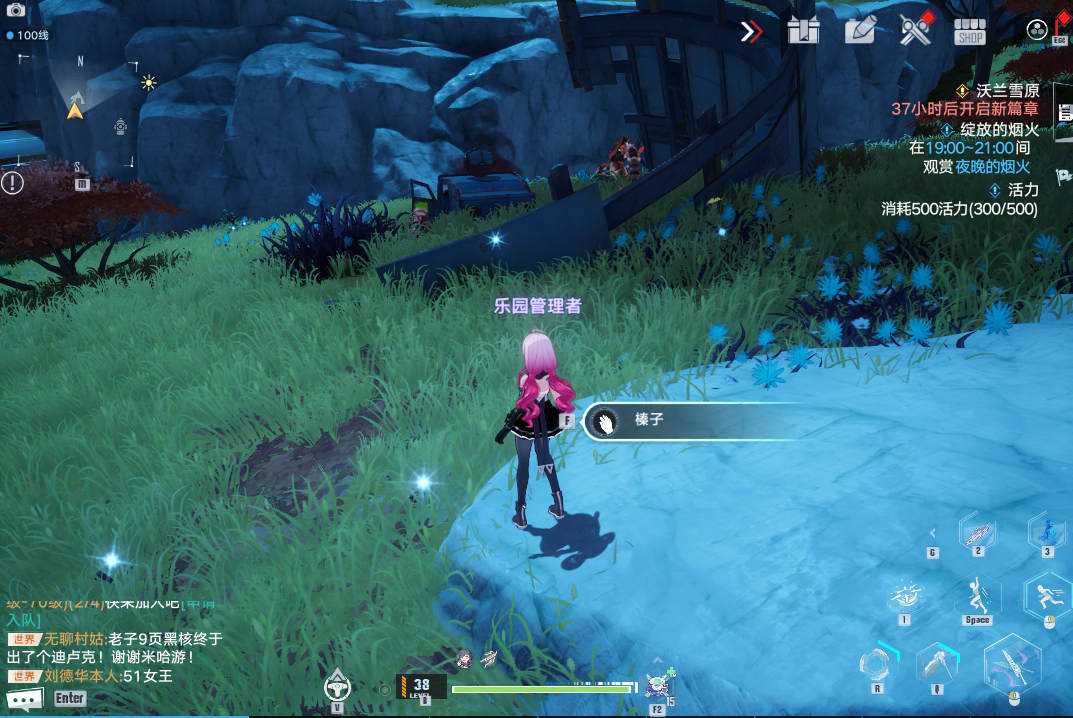Click the exclamation alert icon near minimap
Viewport: 1073px width, 718px height.
coord(12,182)
